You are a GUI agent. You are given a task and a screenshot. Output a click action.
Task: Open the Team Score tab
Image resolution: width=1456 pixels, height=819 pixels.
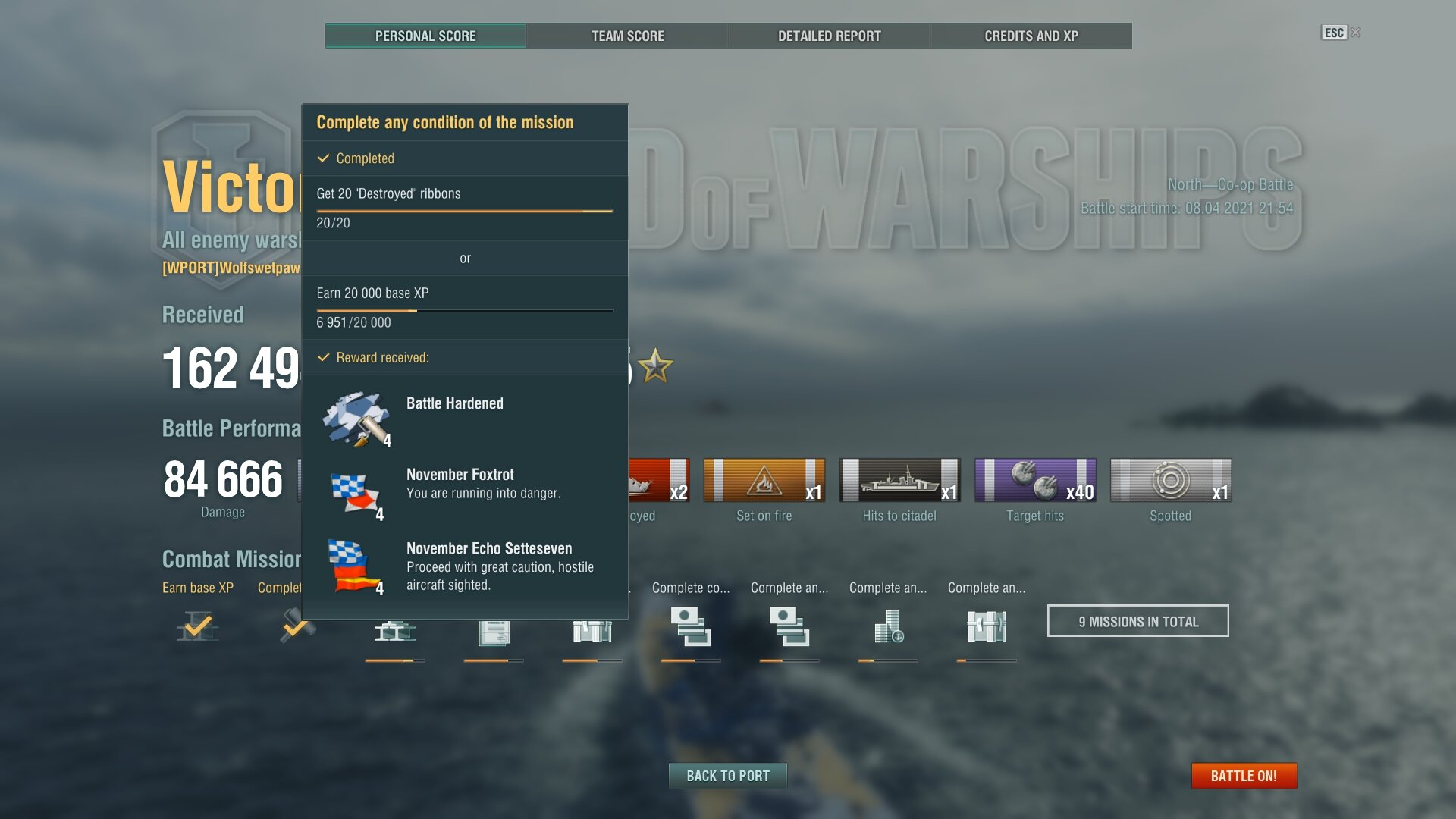627,36
